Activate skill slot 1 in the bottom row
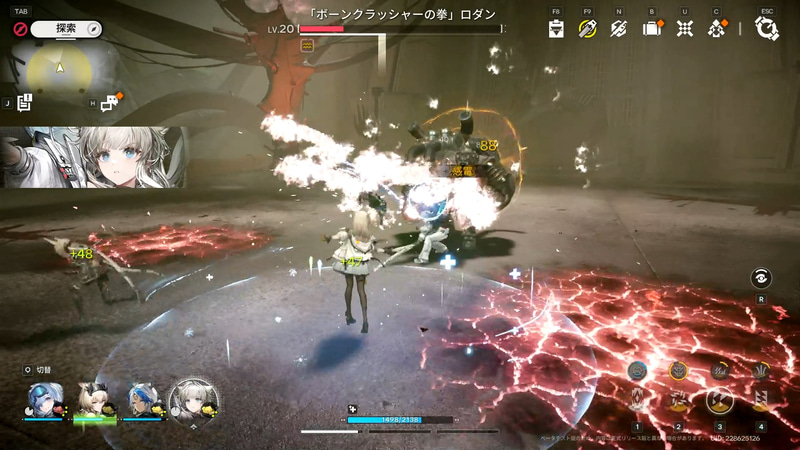800x450 pixels. pyautogui.click(x=635, y=402)
